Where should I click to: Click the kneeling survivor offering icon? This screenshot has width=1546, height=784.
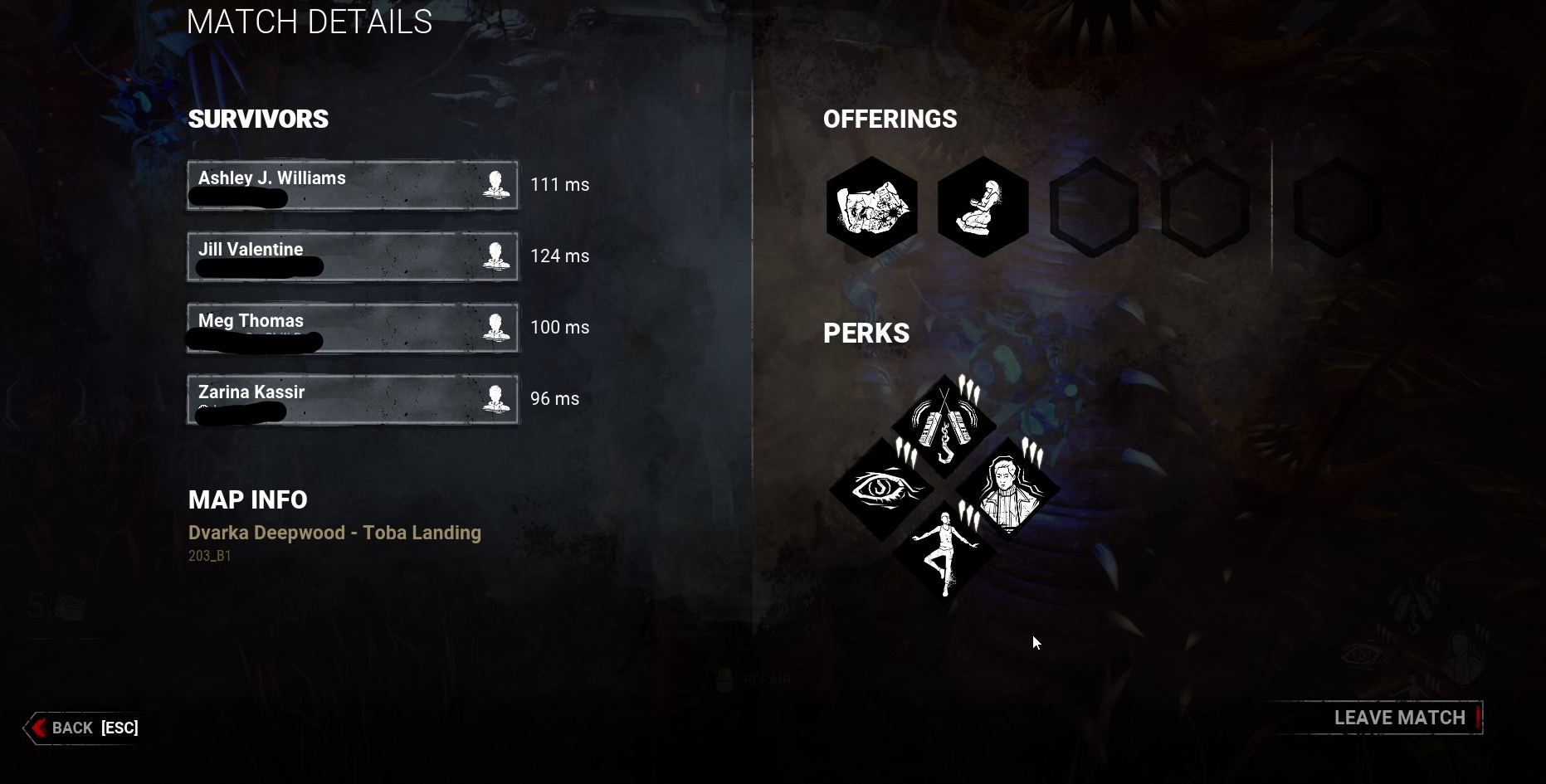(x=983, y=207)
